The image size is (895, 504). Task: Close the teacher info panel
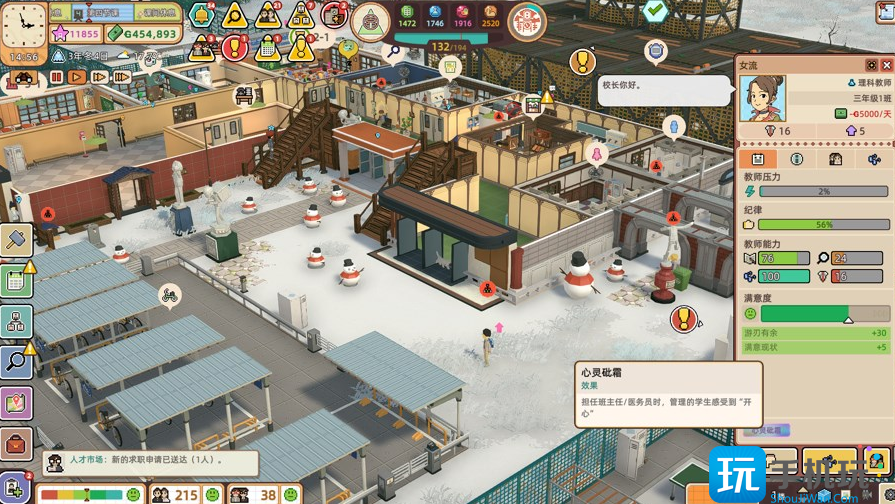pyautogui.click(x=886, y=65)
